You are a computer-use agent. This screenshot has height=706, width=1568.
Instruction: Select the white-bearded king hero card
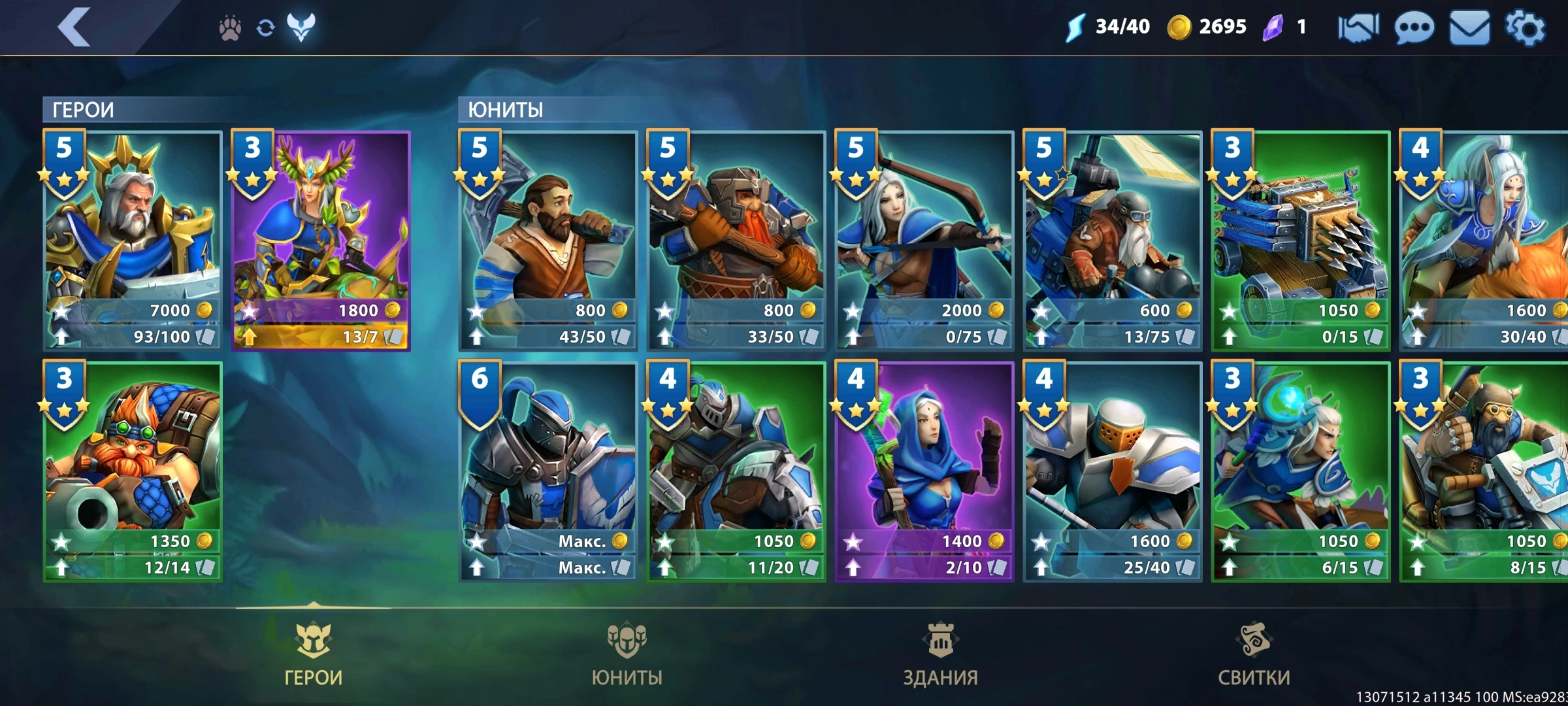(x=133, y=240)
